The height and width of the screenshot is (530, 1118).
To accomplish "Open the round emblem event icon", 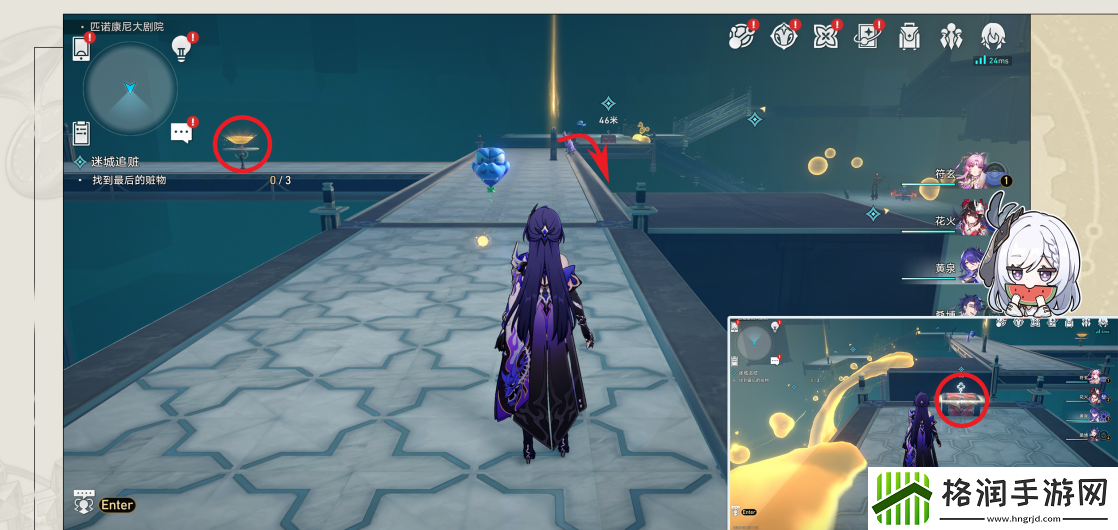I will (782, 36).
